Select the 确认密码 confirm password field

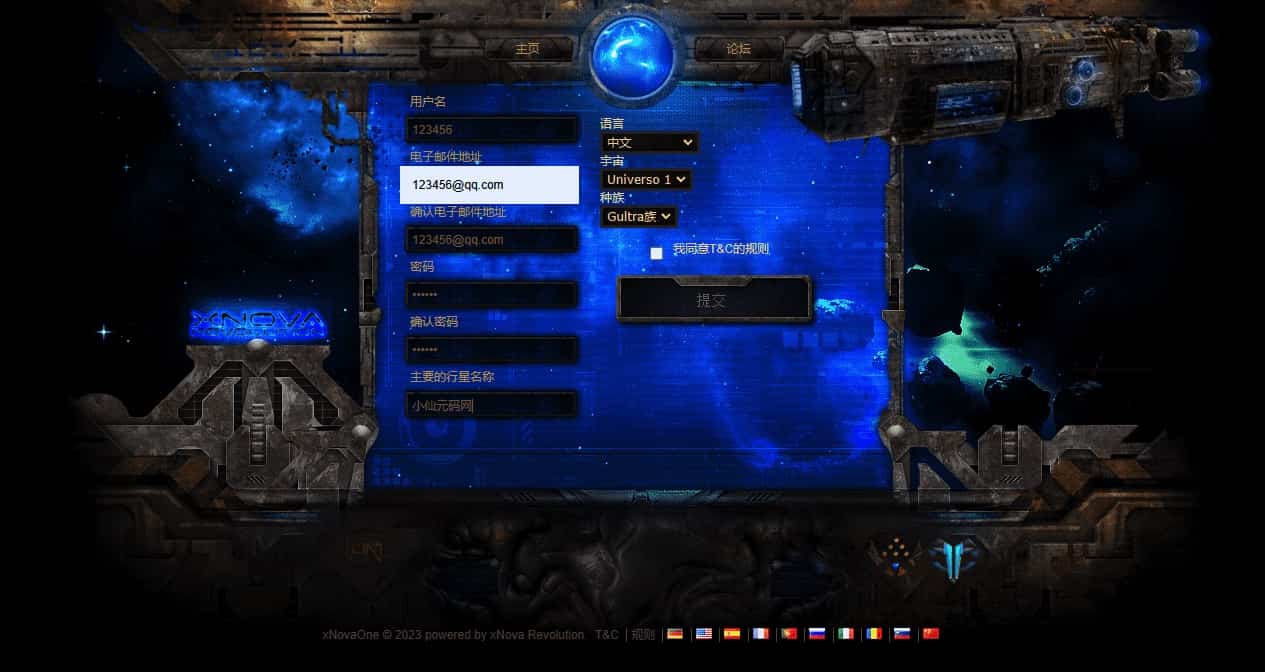tap(492, 350)
